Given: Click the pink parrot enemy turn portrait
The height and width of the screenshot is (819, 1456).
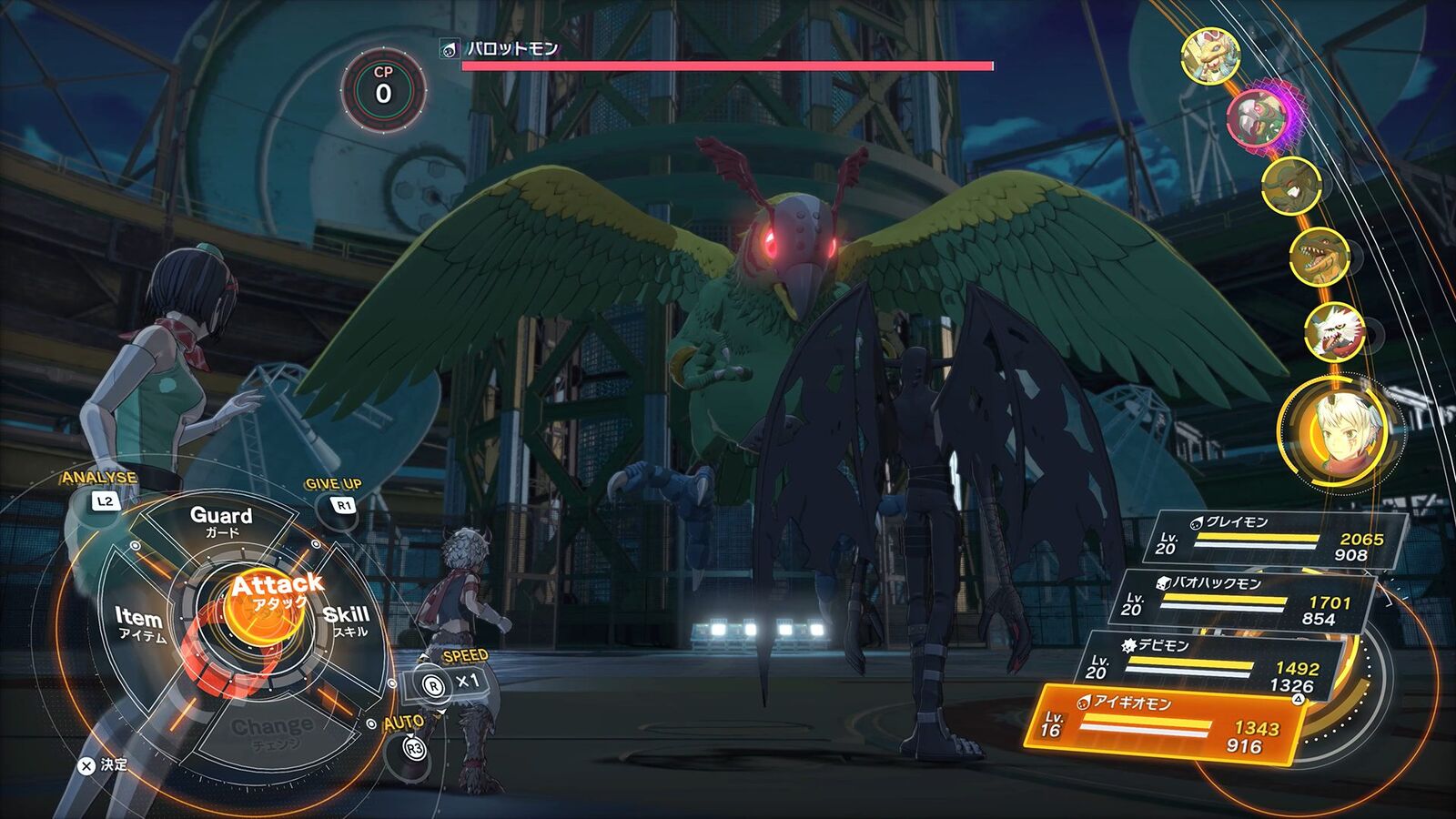Looking at the screenshot, I should tap(1259, 118).
